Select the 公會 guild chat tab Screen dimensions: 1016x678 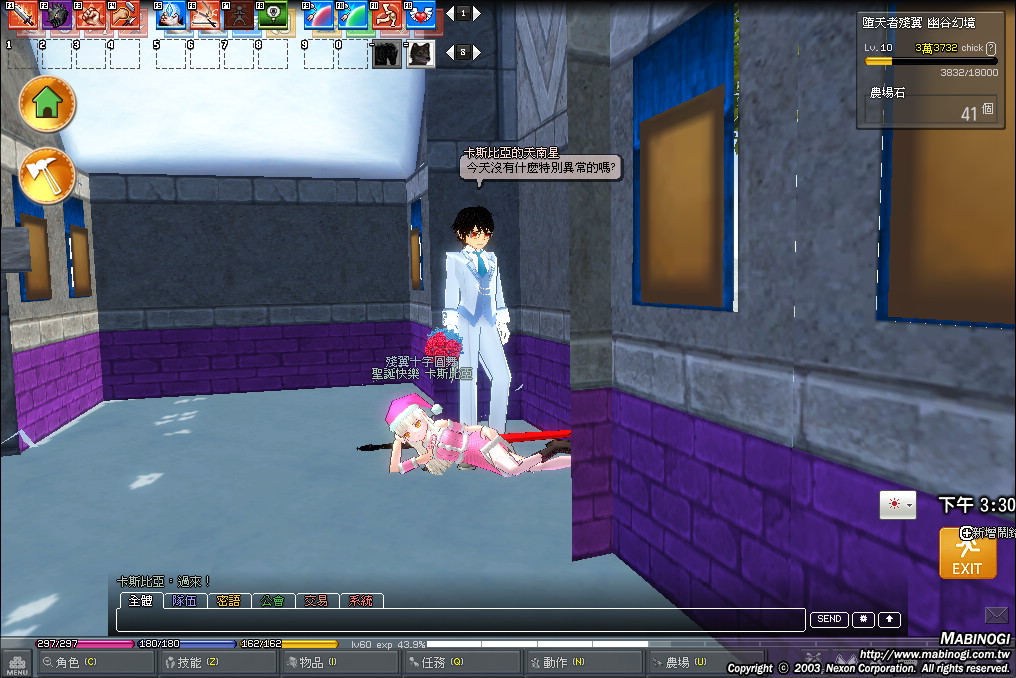pos(272,601)
